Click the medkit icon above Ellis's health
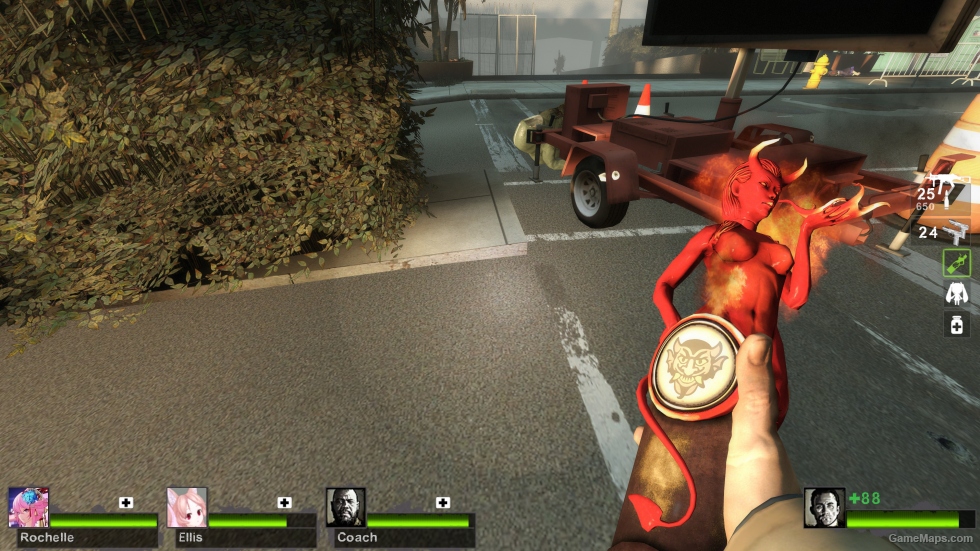The width and height of the screenshot is (980, 551). (285, 502)
